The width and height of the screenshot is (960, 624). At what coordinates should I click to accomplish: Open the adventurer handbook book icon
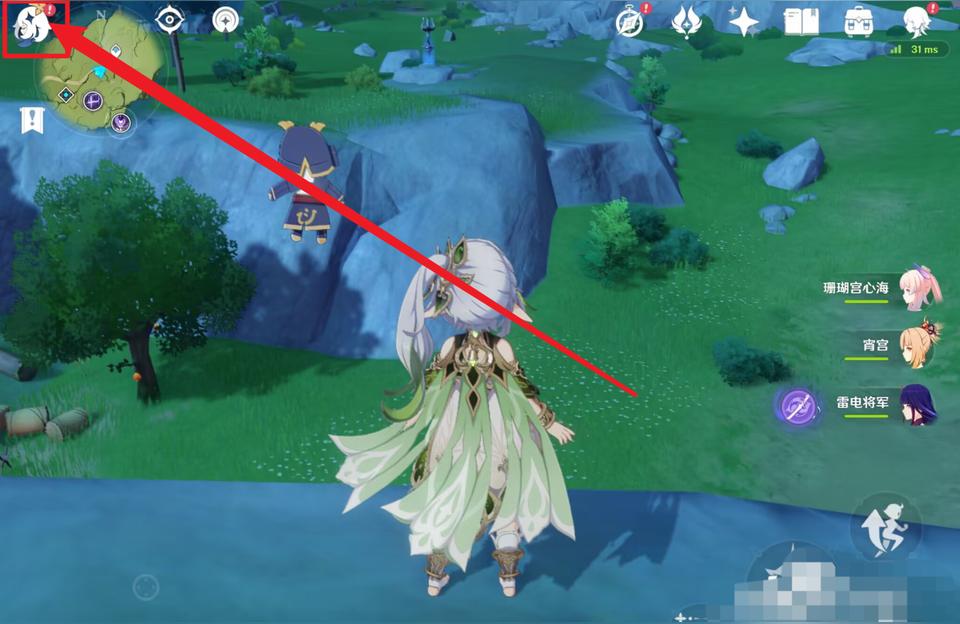tap(801, 21)
